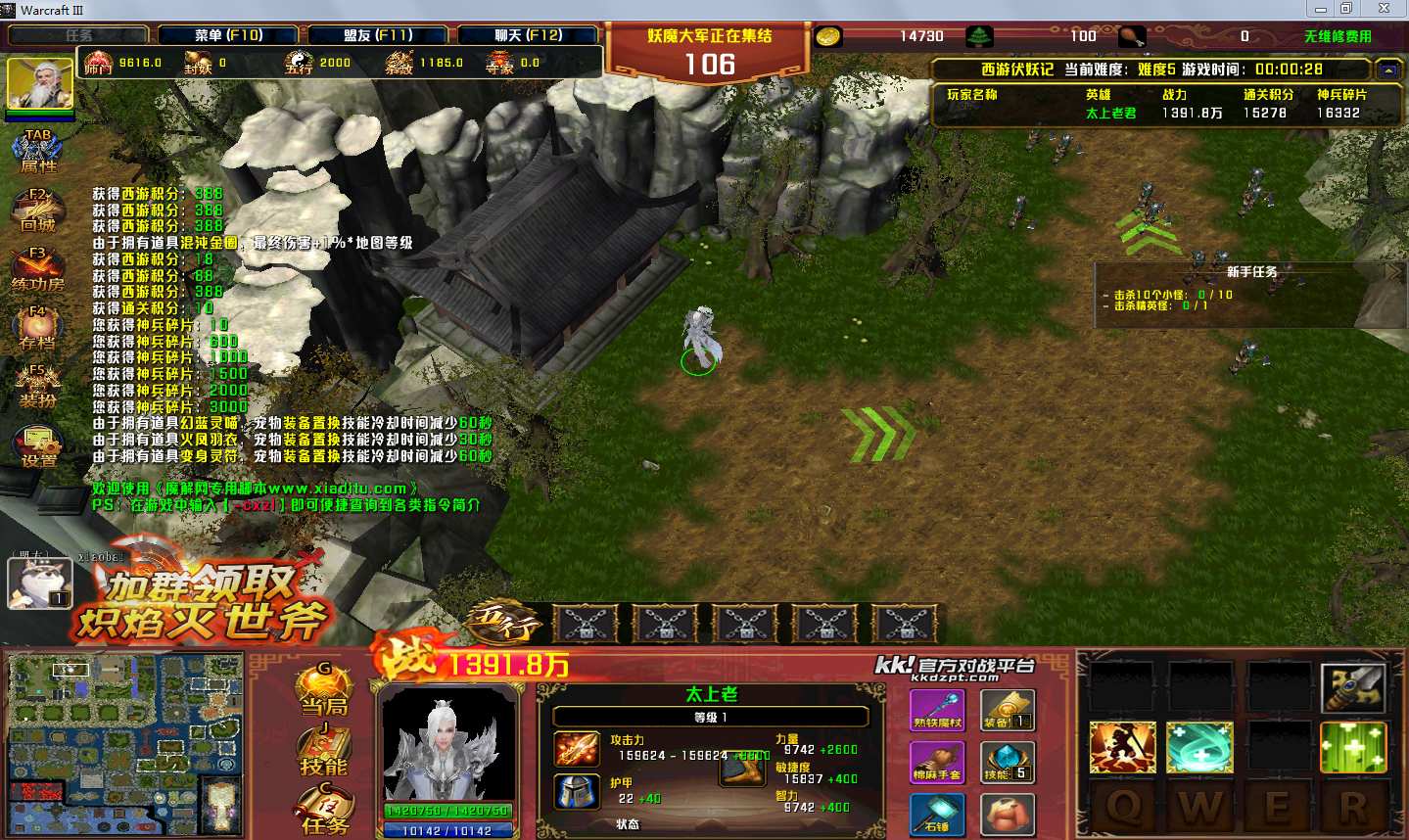Activate the green bamboo healing ability
This screenshot has height=840, width=1409.
(x=1353, y=747)
